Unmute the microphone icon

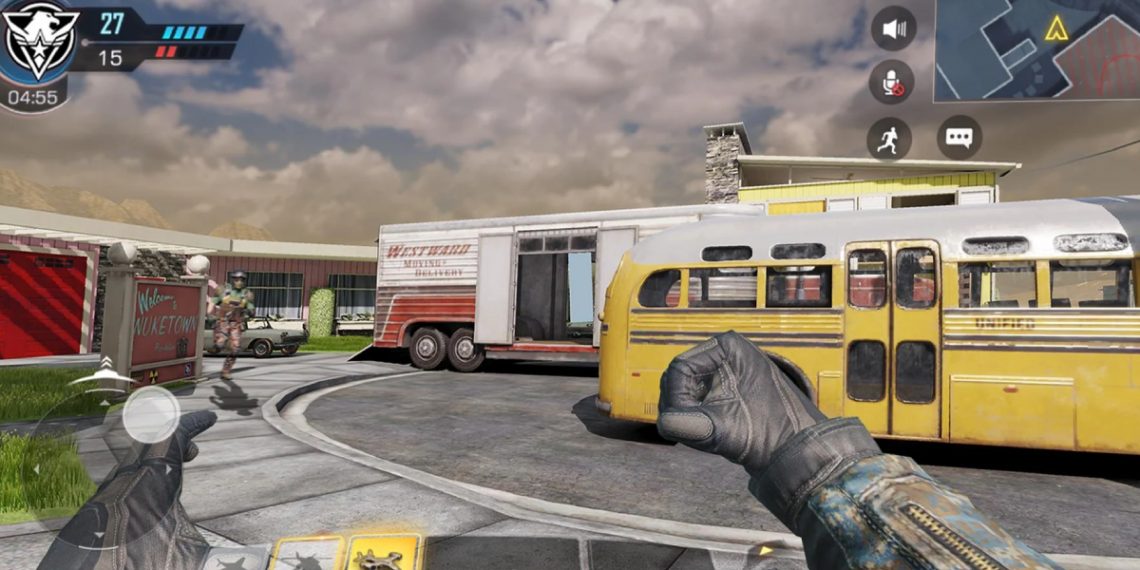[x=890, y=81]
